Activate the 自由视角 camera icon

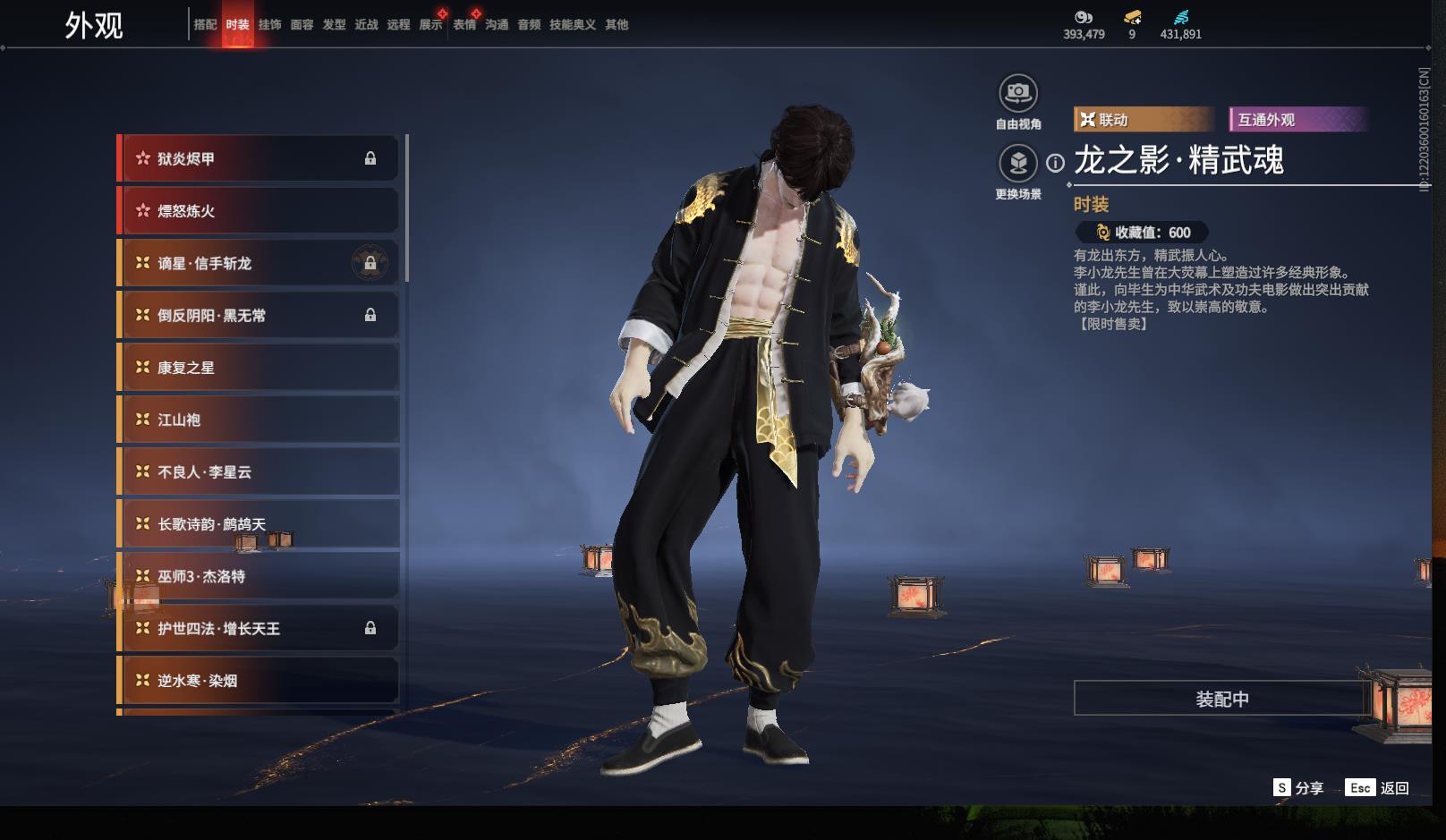[x=1017, y=93]
